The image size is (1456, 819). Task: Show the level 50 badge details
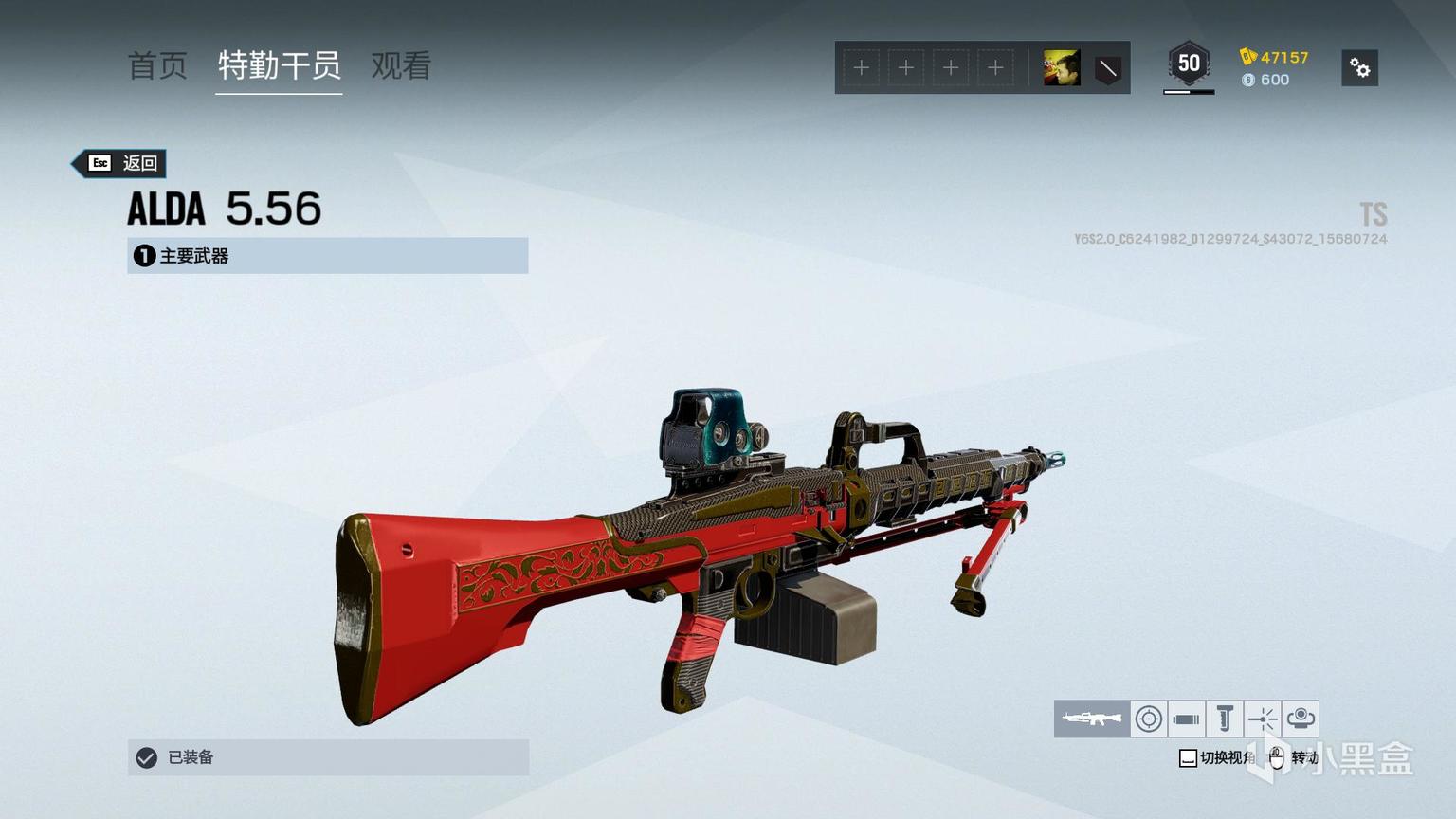(1189, 64)
